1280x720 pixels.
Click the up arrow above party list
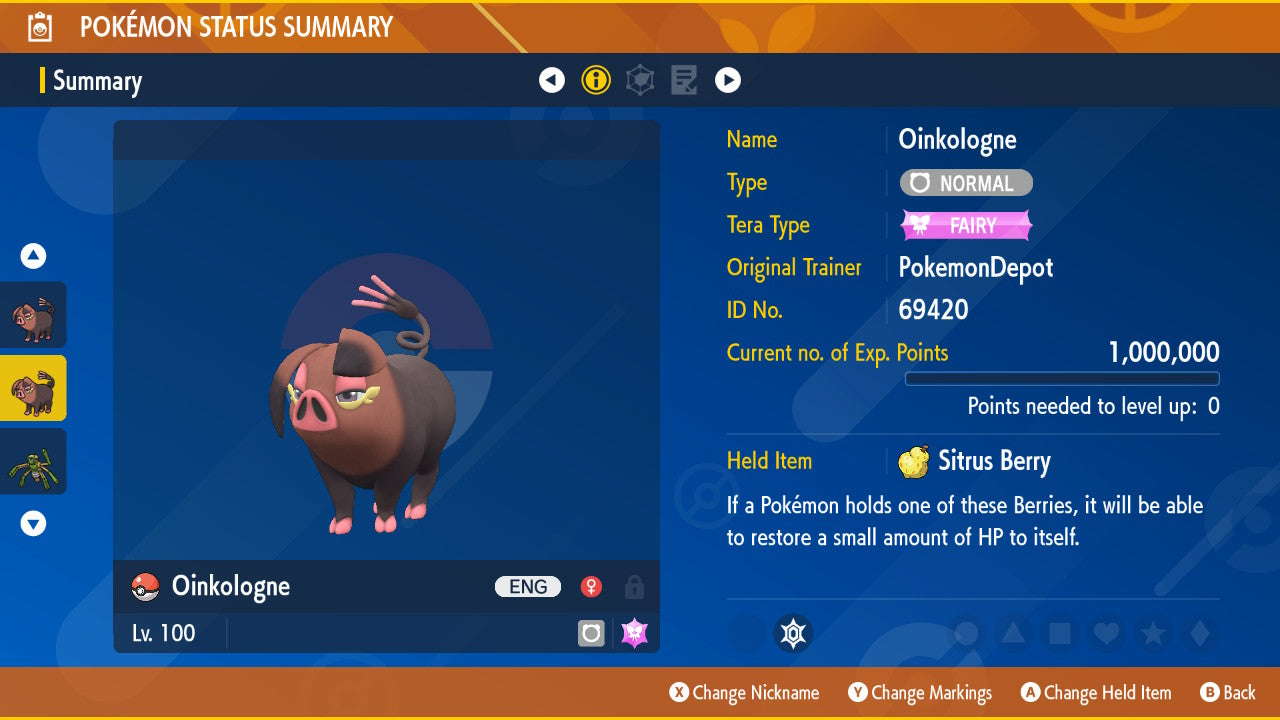click(33, 256)
